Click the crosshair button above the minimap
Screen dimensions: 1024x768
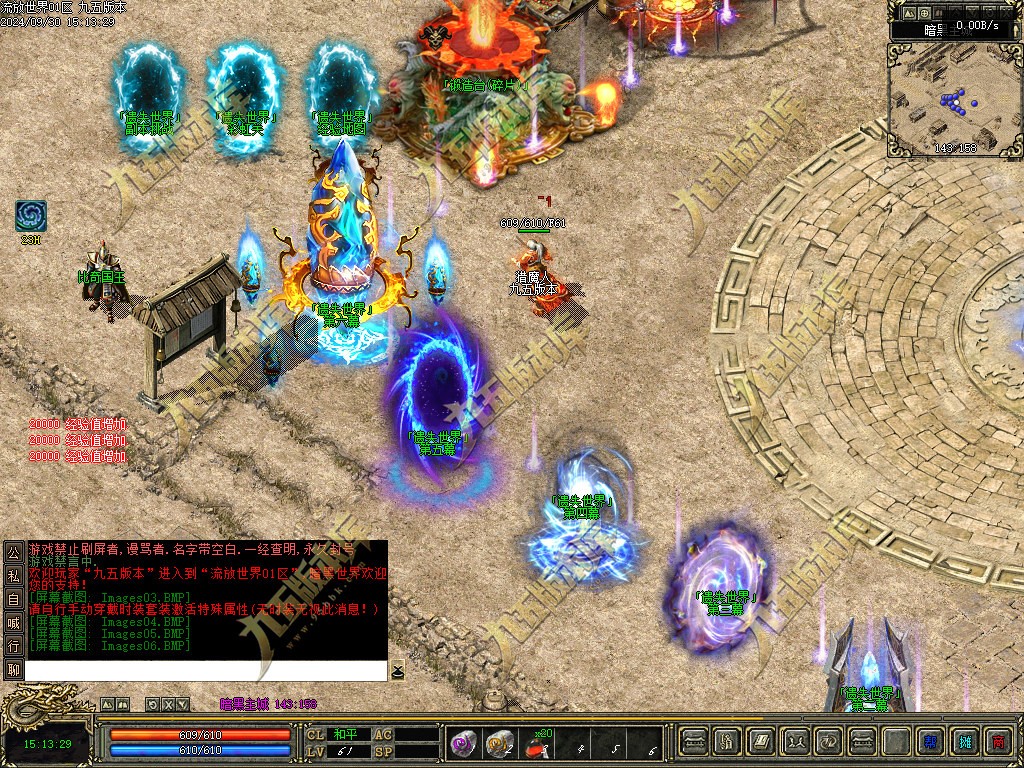point(929,11)
